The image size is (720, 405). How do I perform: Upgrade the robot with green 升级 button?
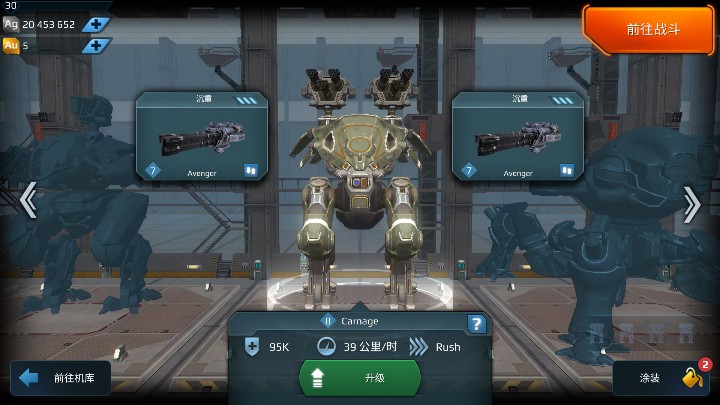(x=360, y=379)
